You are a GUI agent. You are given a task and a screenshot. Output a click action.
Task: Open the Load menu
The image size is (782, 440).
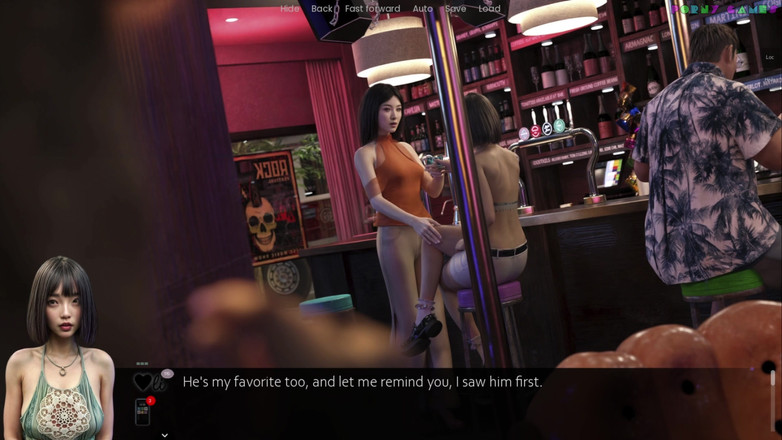coord(489,9)
